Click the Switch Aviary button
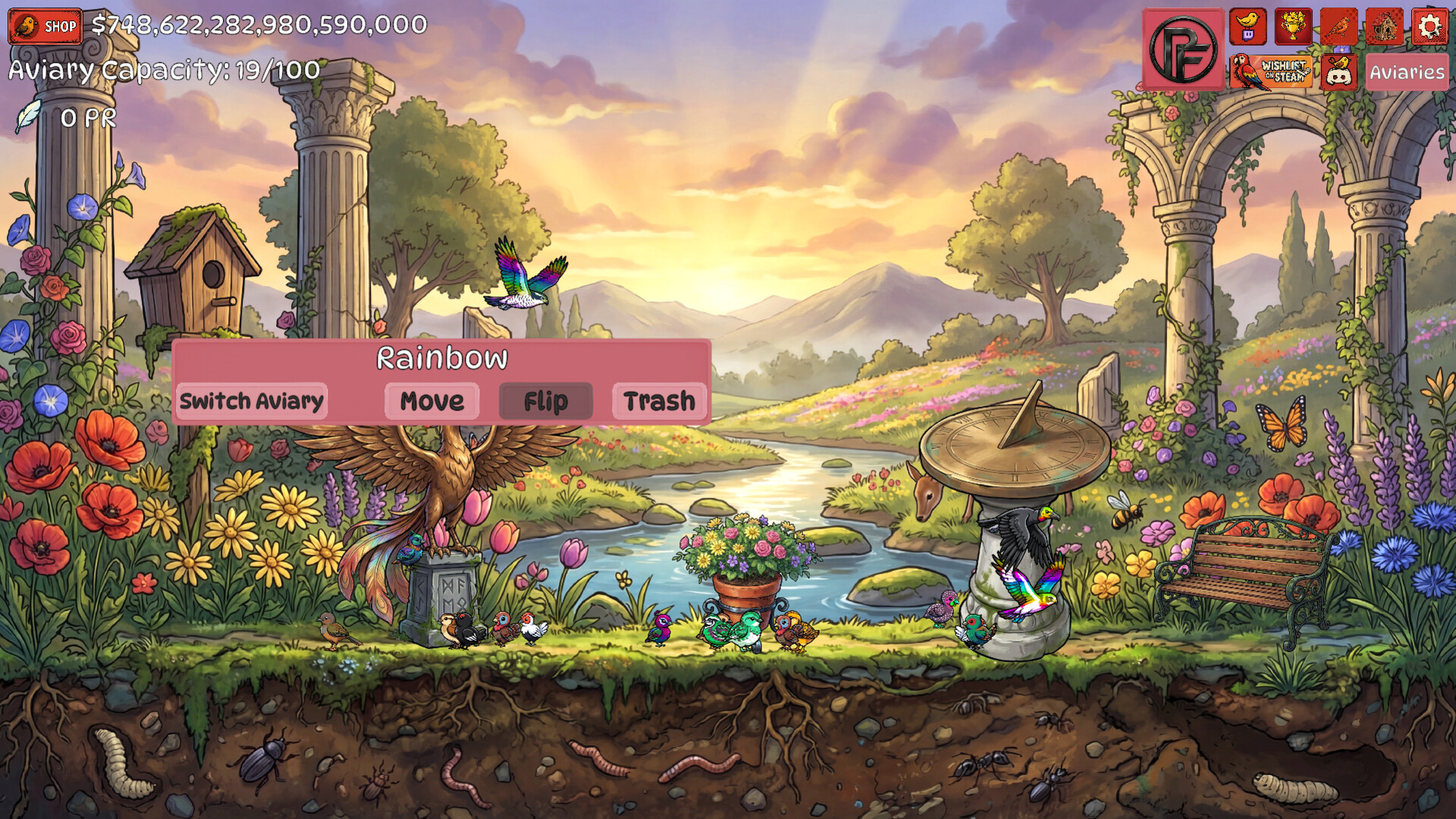This screenshot has width=1456, height=819. [251, 400]
